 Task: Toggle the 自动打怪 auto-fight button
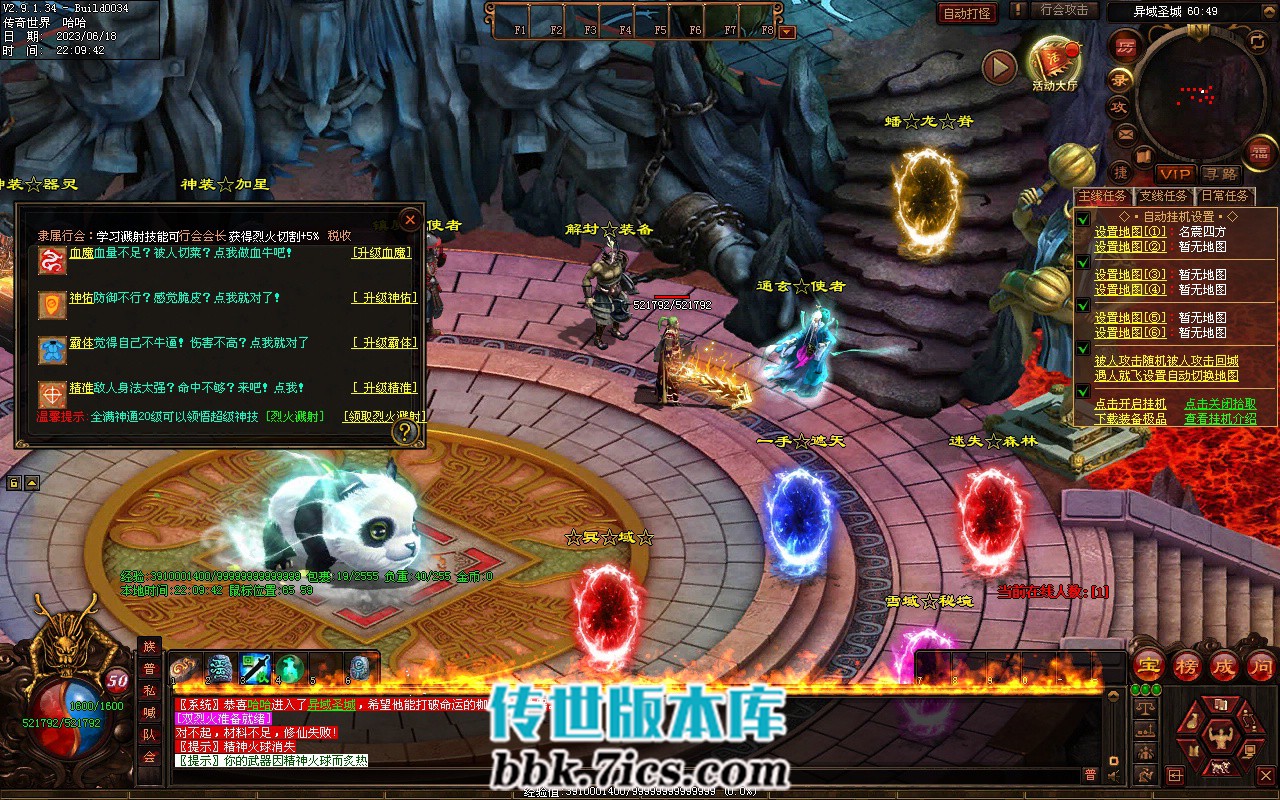pos(968,13)
